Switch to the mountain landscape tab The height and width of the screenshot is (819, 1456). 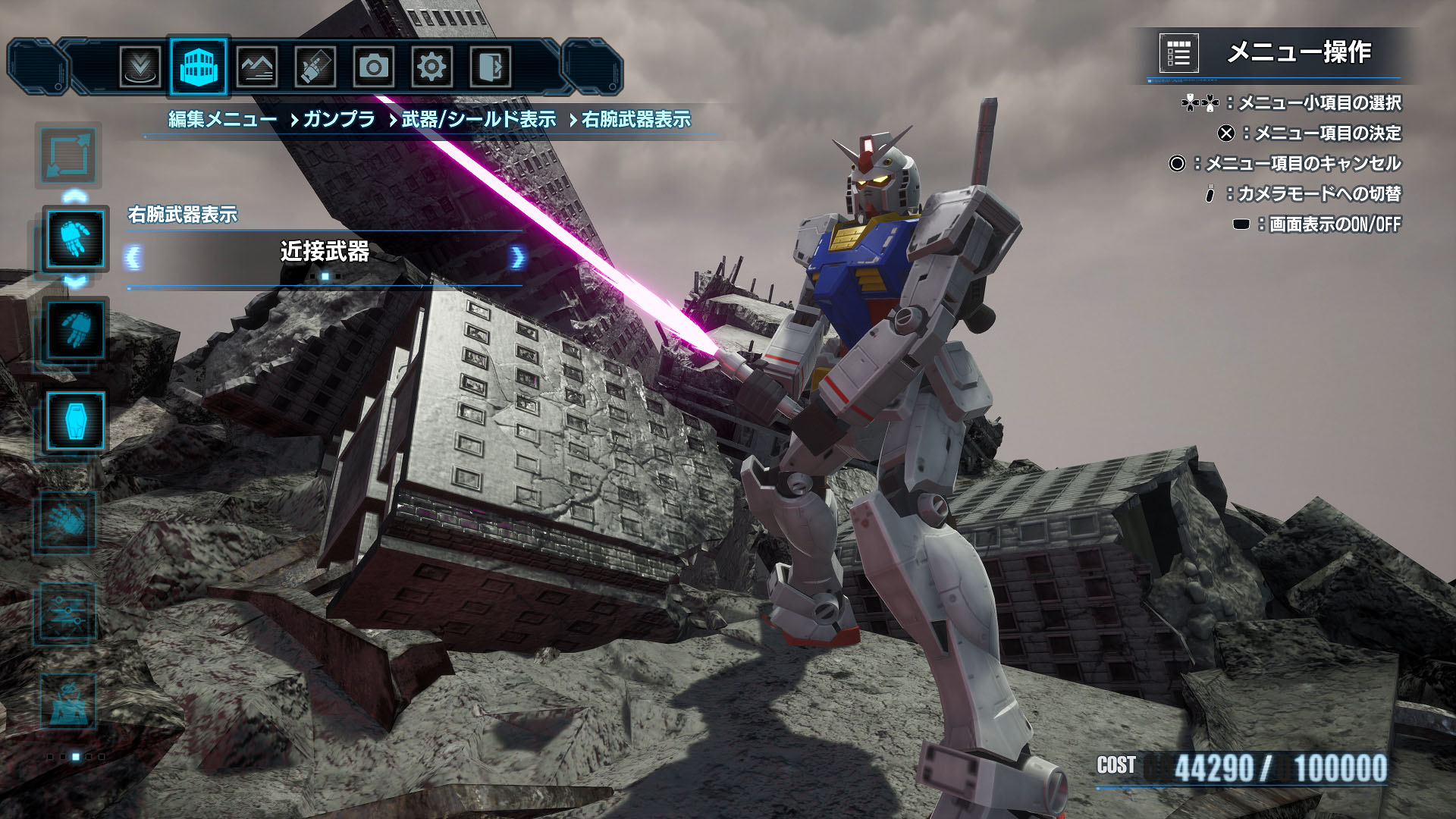[x=256, y=67]
